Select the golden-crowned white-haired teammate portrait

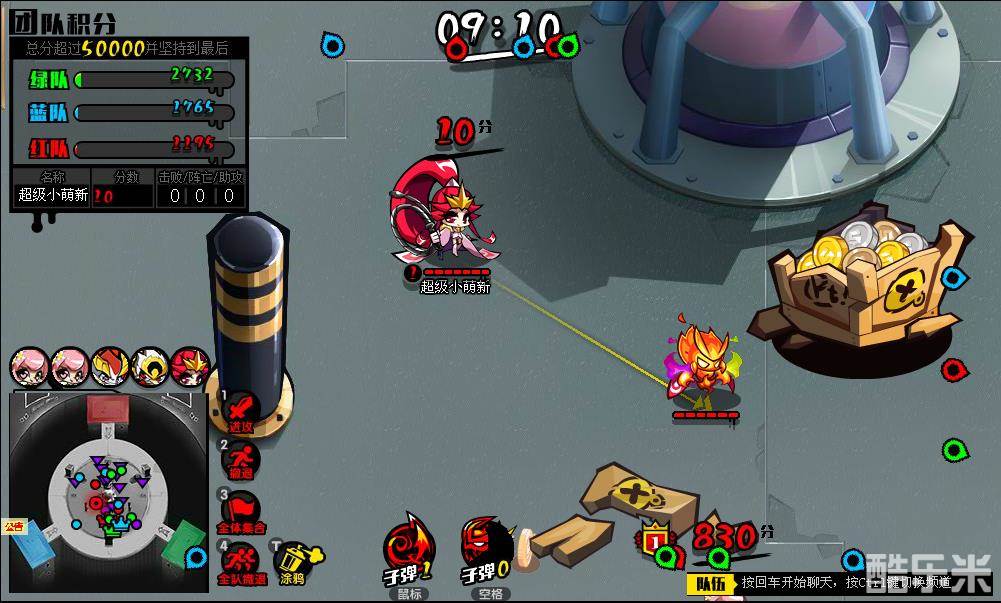[150, 366]
